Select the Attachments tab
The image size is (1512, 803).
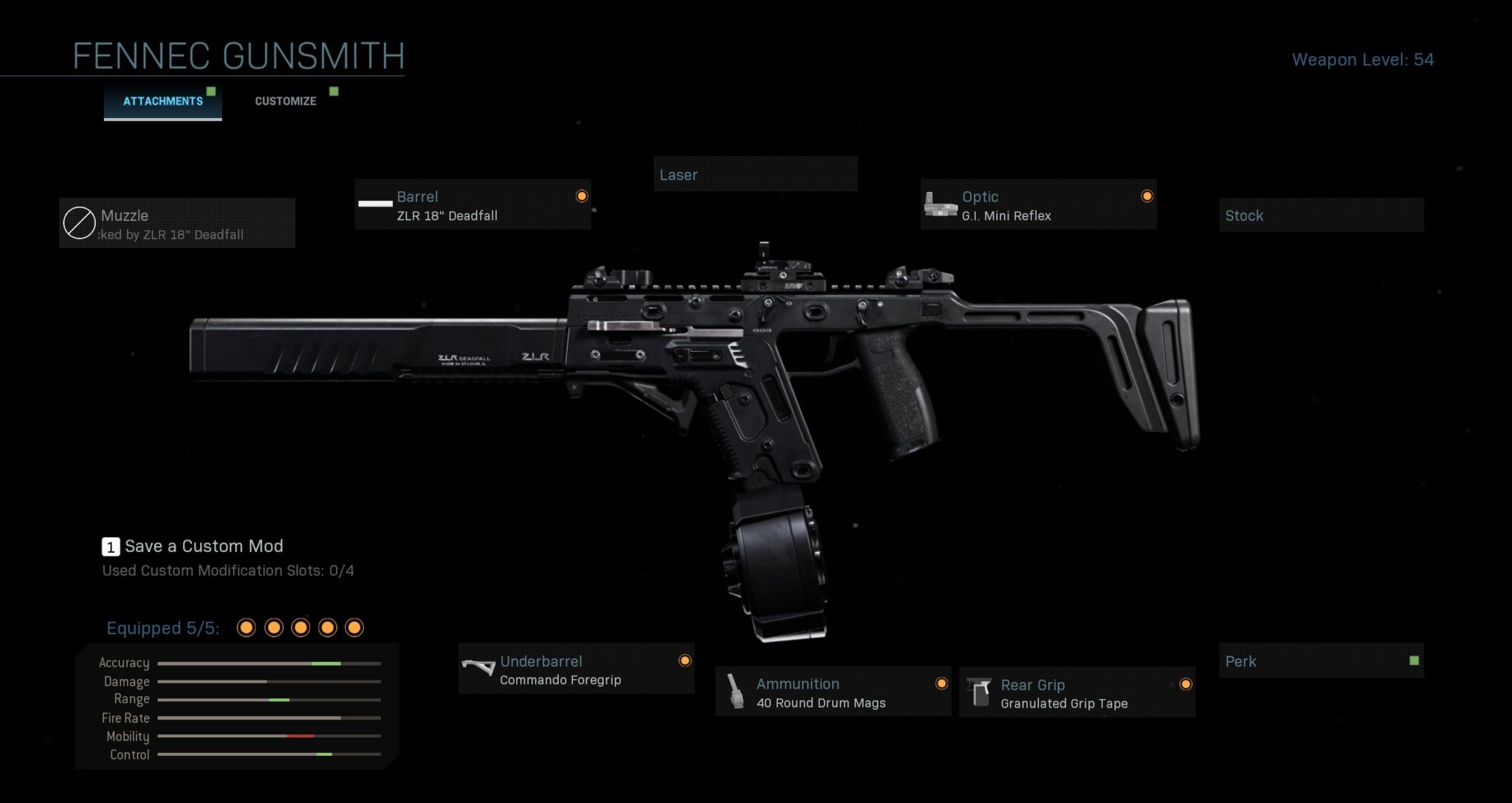(162, 101)
